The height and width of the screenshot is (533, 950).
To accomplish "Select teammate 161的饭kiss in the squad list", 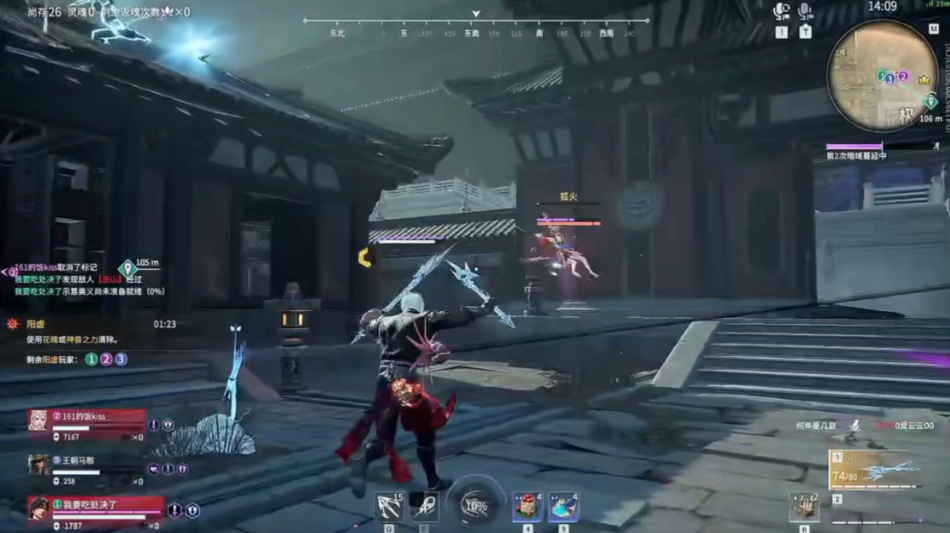I will (88, 420).
